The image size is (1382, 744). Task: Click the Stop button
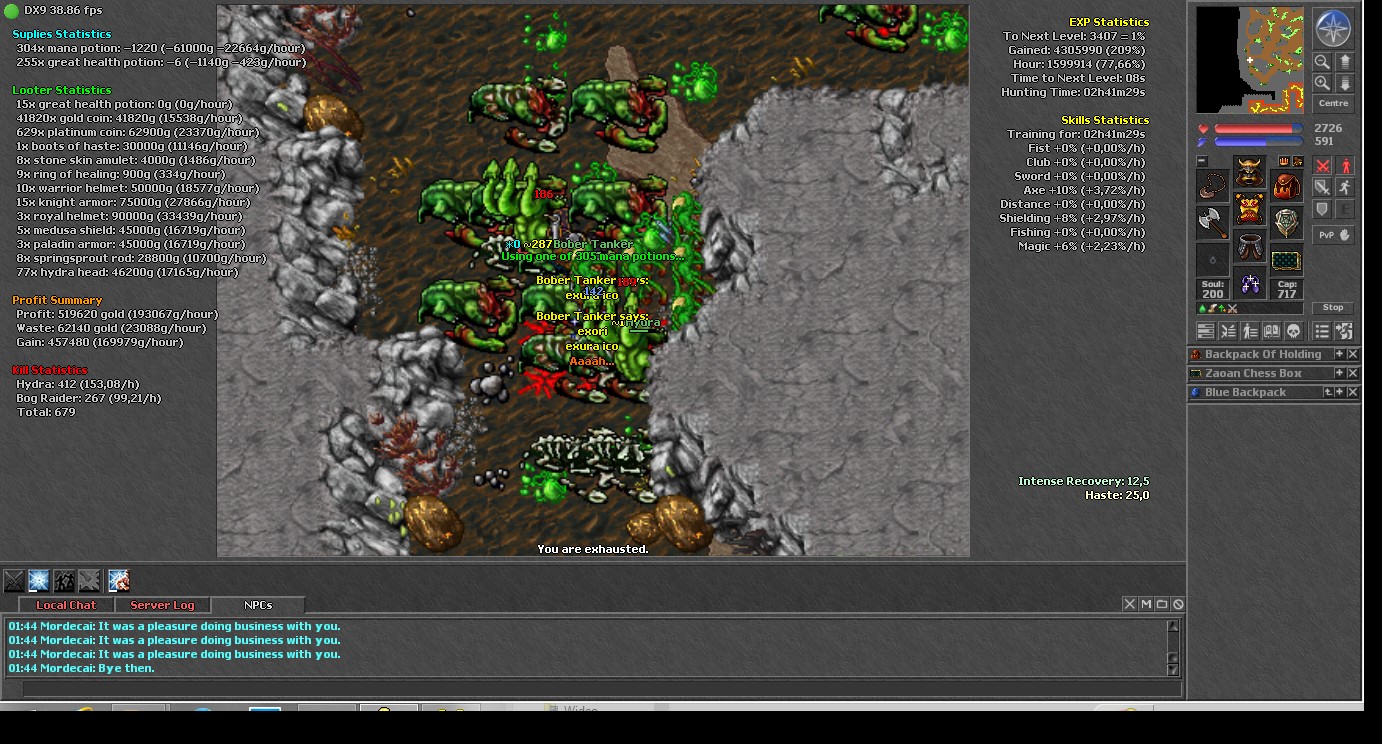[1333, 308]
